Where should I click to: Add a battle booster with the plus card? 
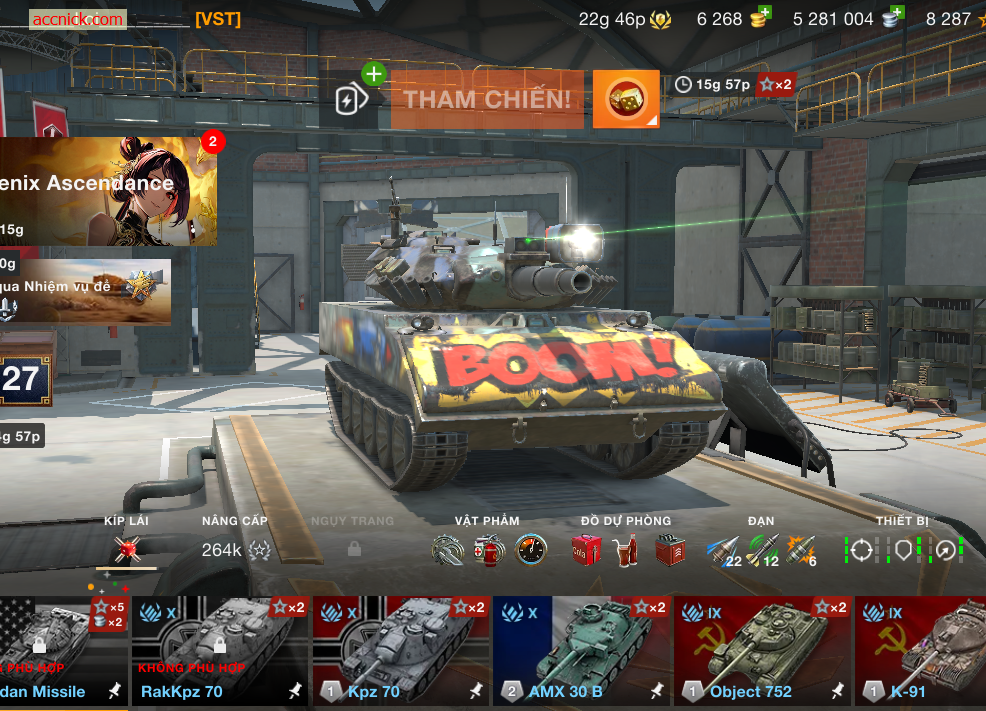tap(348, 99)
